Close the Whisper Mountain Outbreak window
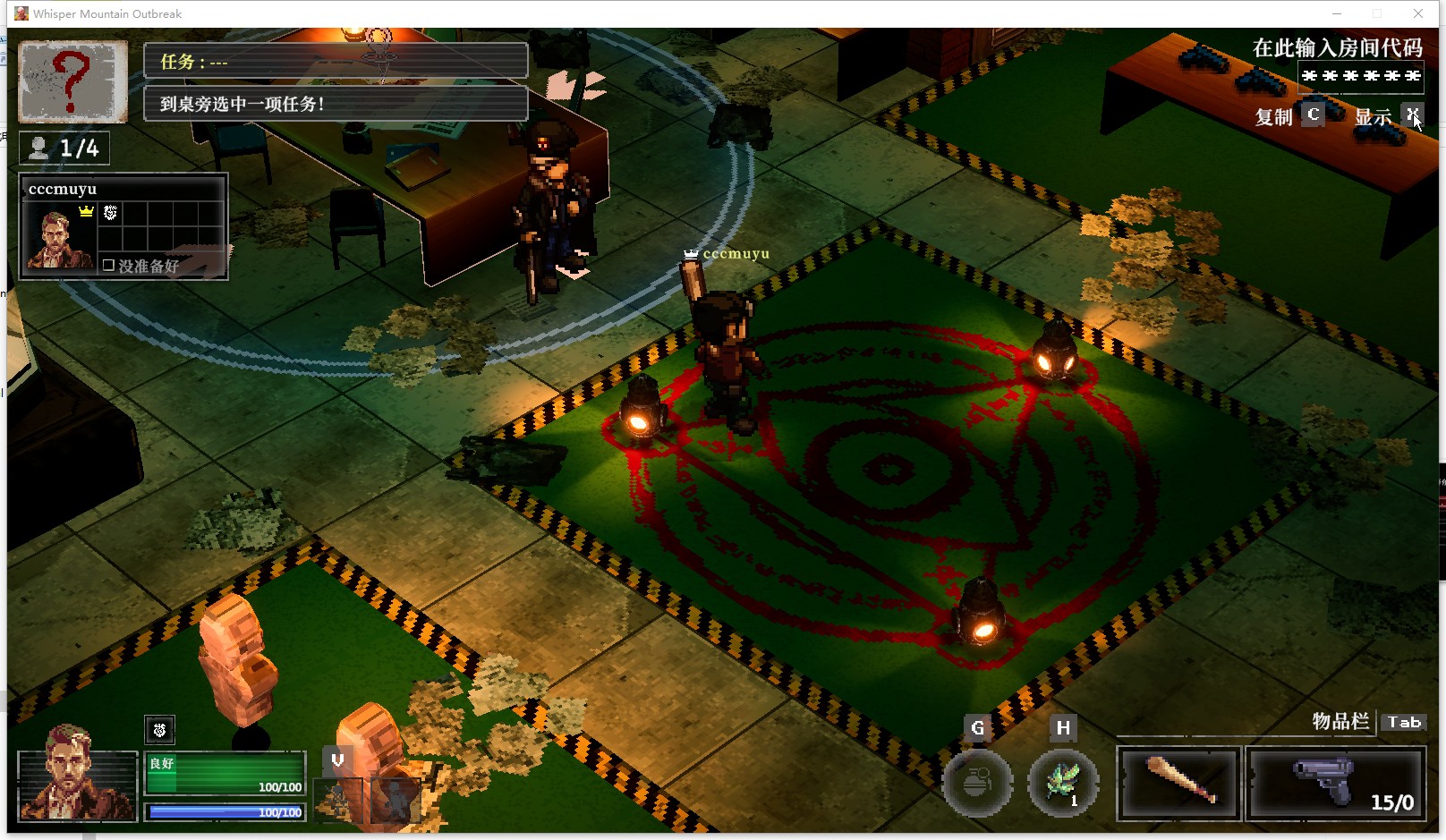 pos(1418,13)
